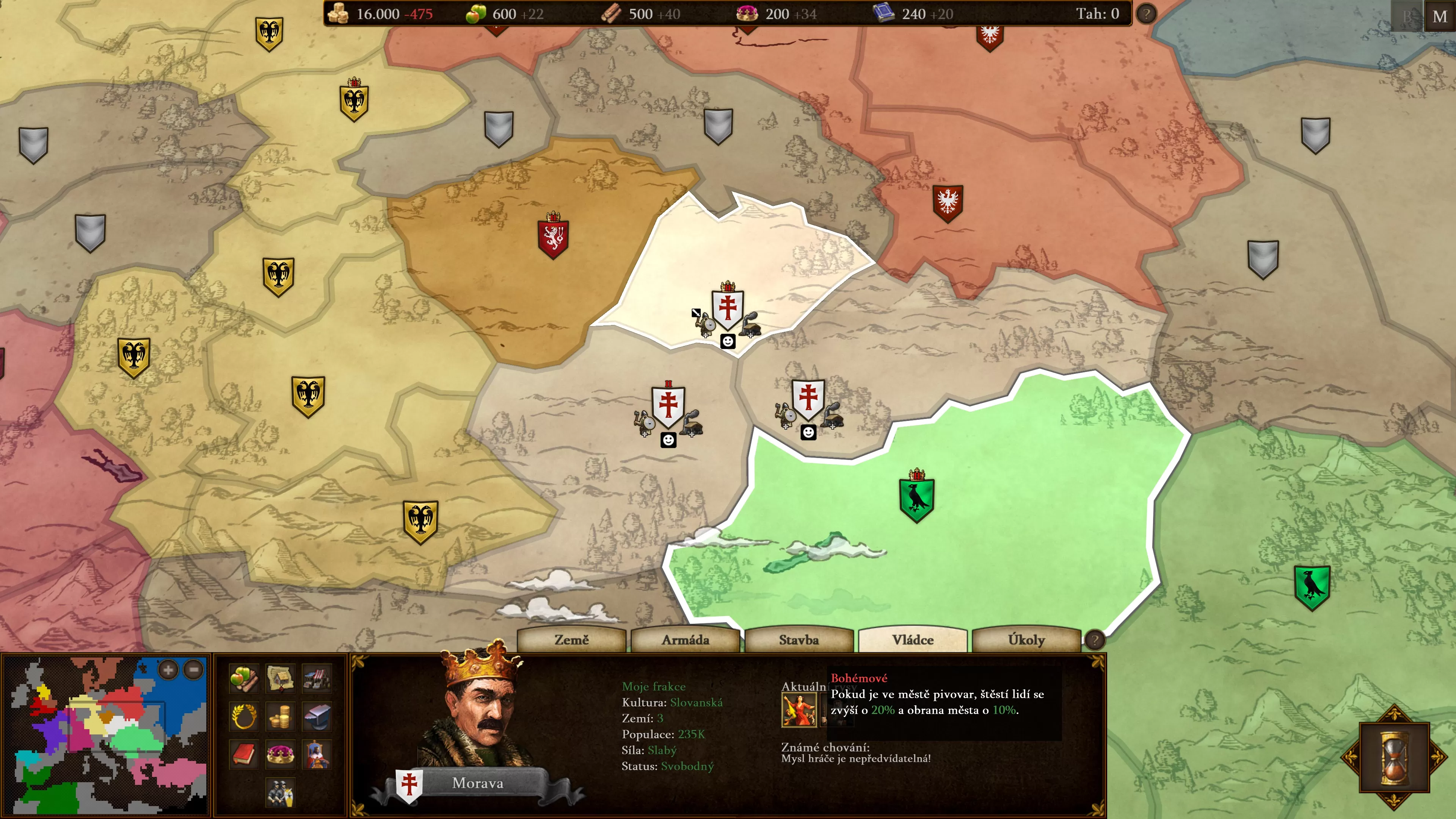1456x819 pixels.
Task: Switch to the Země tab
Action: (571, 640)
